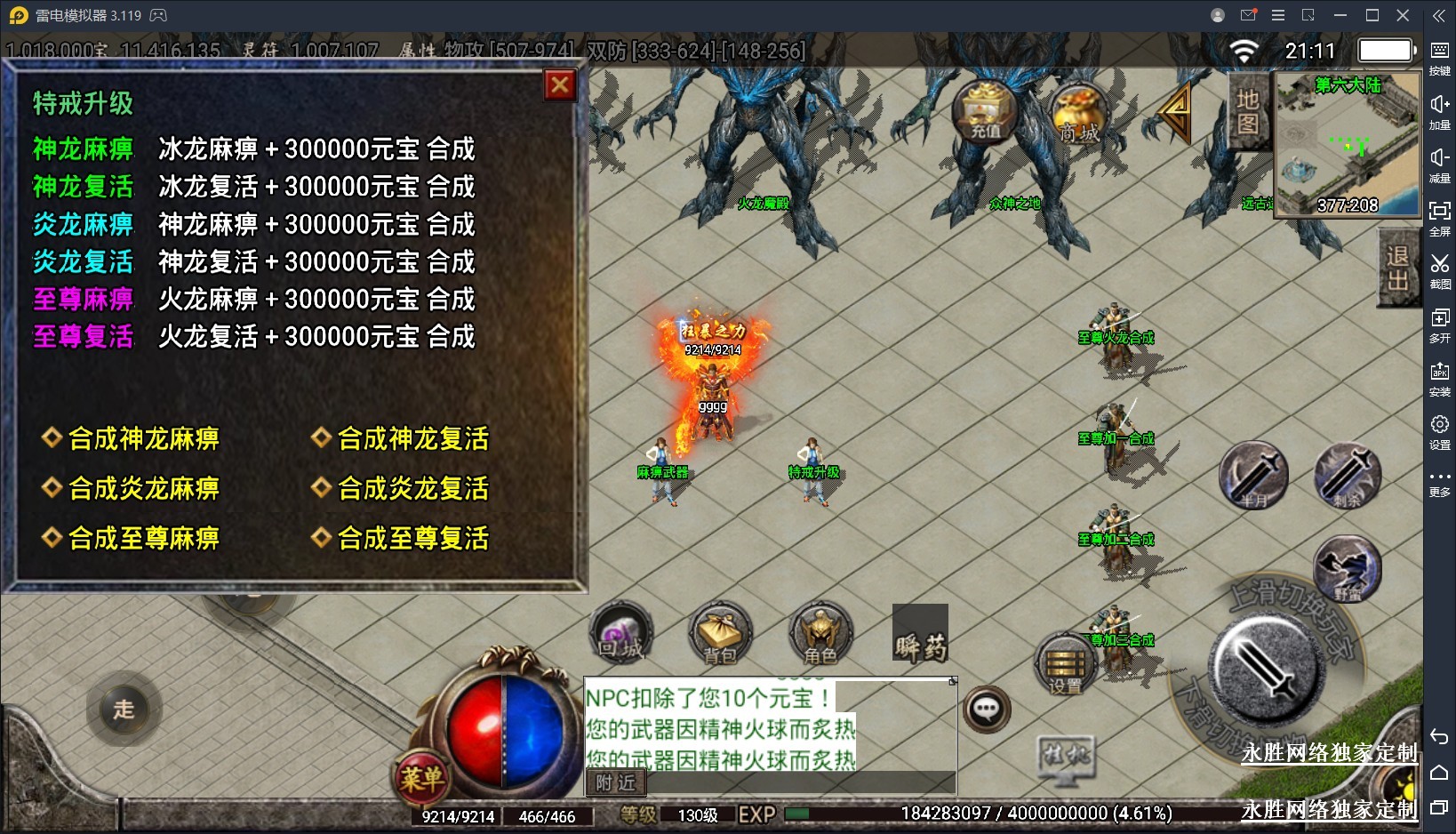Open the 充值 recharge chest icon
This screenshot has height=834, width=1456.
coord(985,113)
